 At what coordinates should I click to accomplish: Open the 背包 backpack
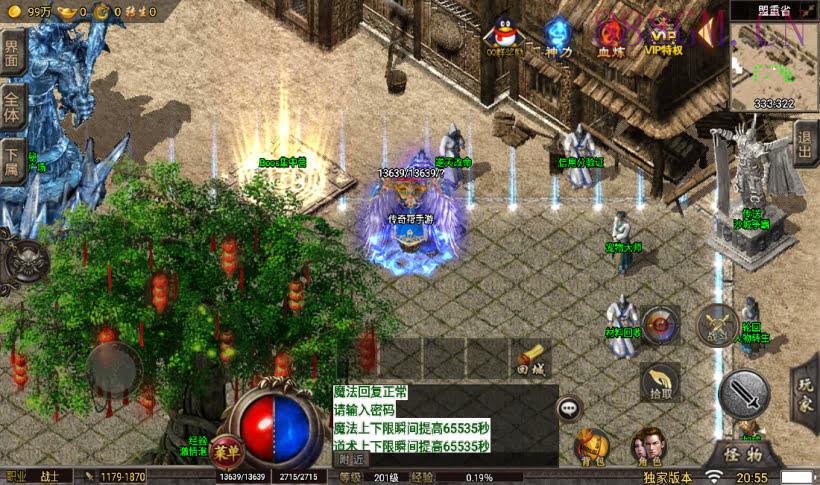(592, 447)
